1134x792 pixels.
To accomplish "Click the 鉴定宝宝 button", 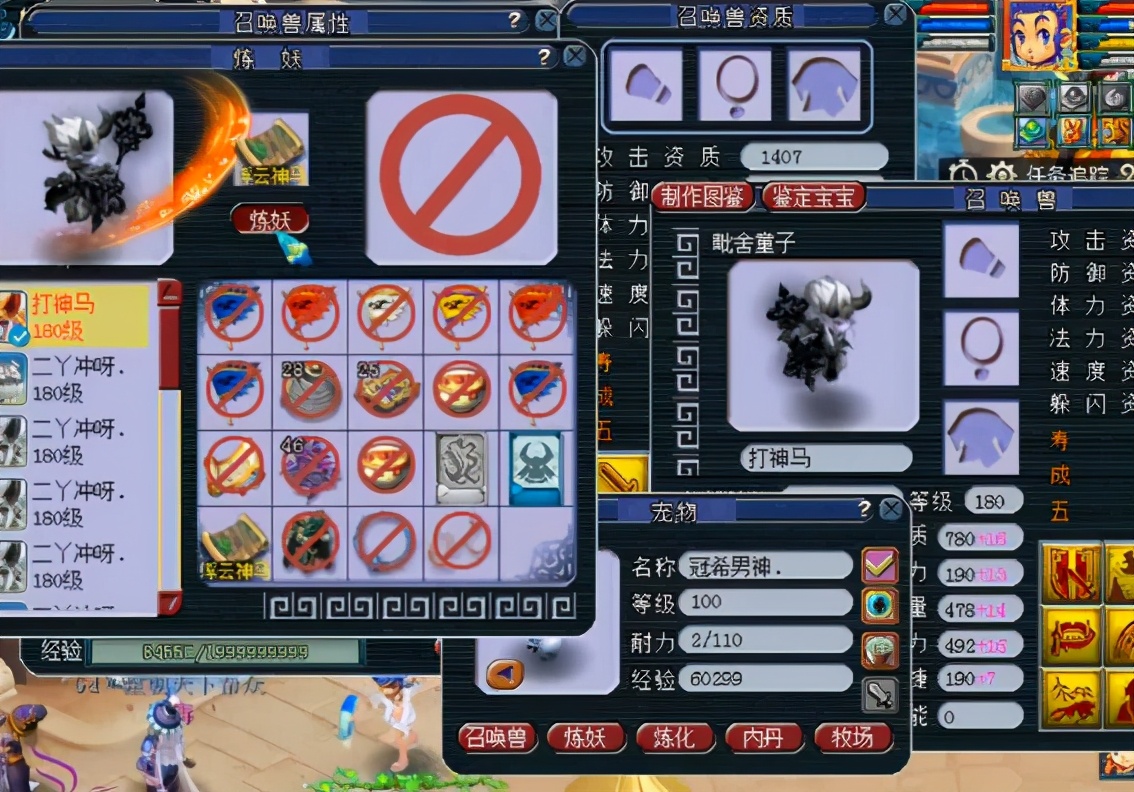I will pos(813,196).
